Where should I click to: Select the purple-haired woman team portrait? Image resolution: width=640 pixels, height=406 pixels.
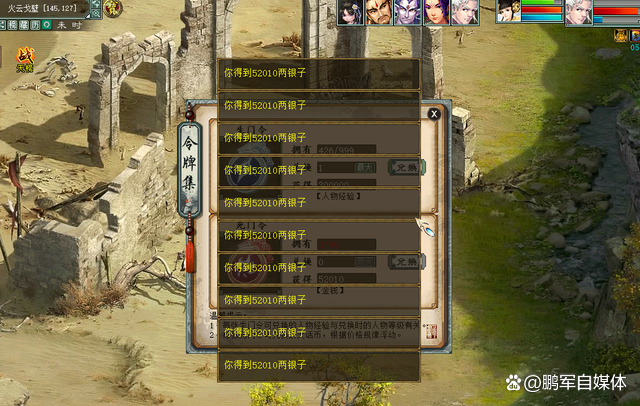[x=436, y=12]
